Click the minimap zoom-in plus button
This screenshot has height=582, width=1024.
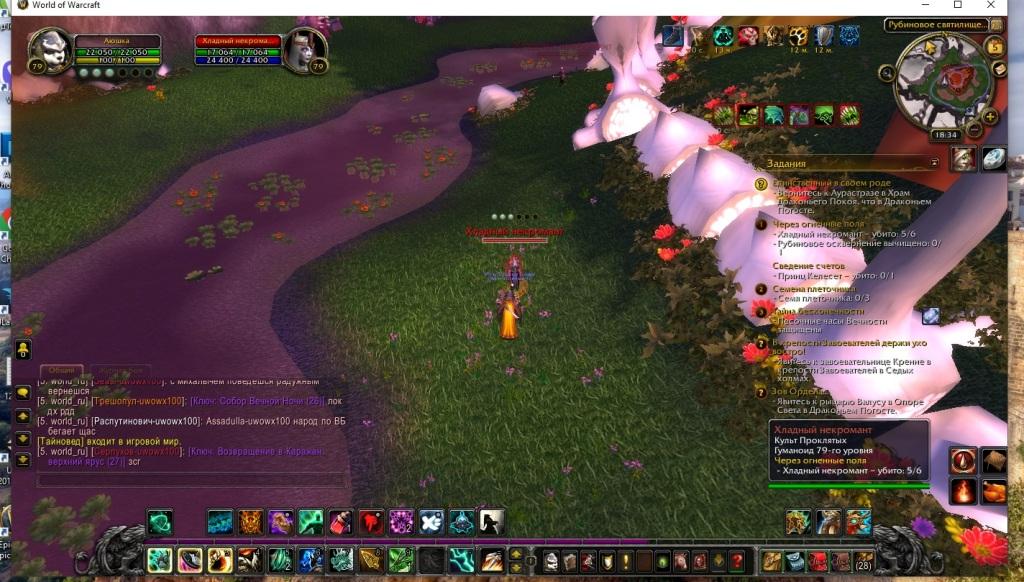coord(990,116)
